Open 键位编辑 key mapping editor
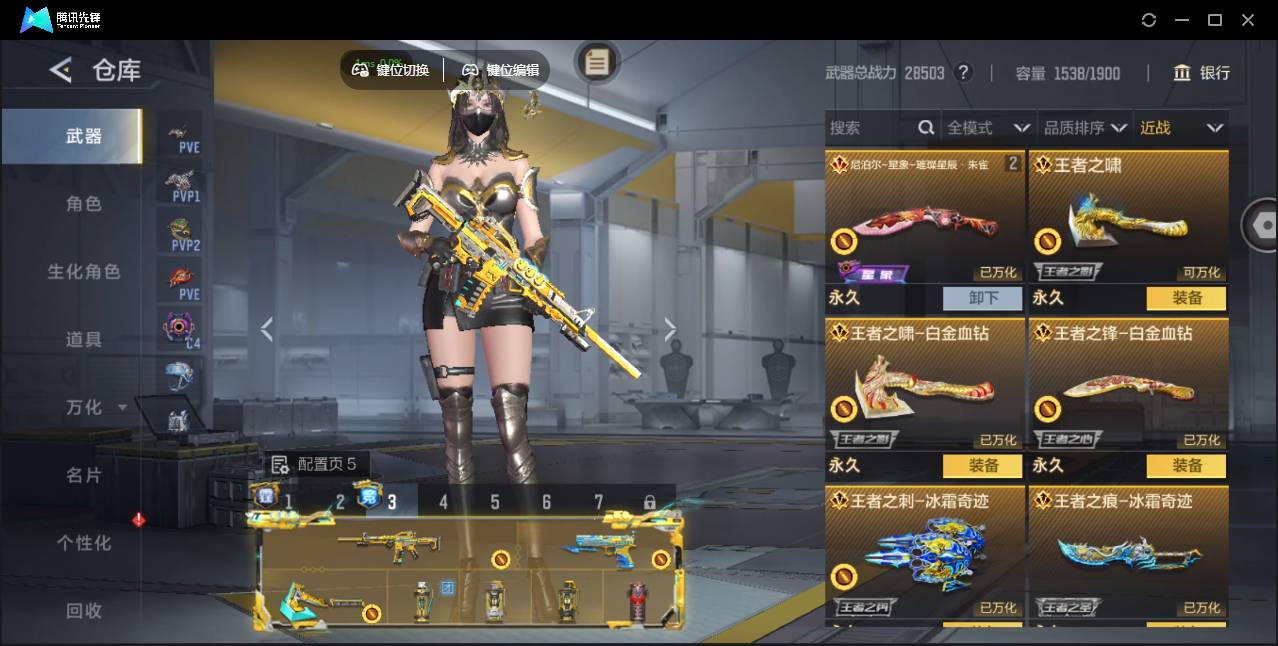The height and width of the screenshot is (646, 1278). click(501, 70)
